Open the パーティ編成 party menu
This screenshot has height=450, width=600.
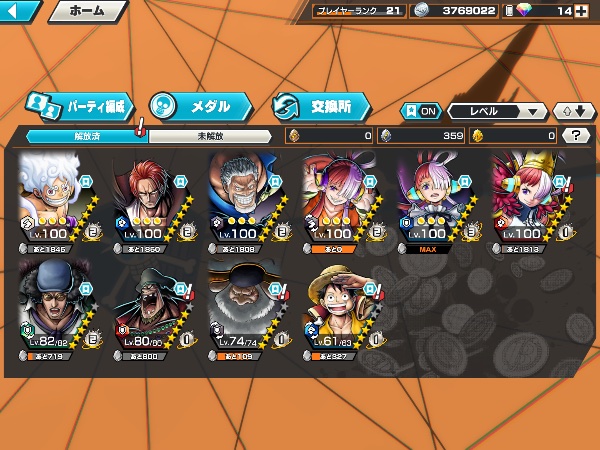coord(79,106)
